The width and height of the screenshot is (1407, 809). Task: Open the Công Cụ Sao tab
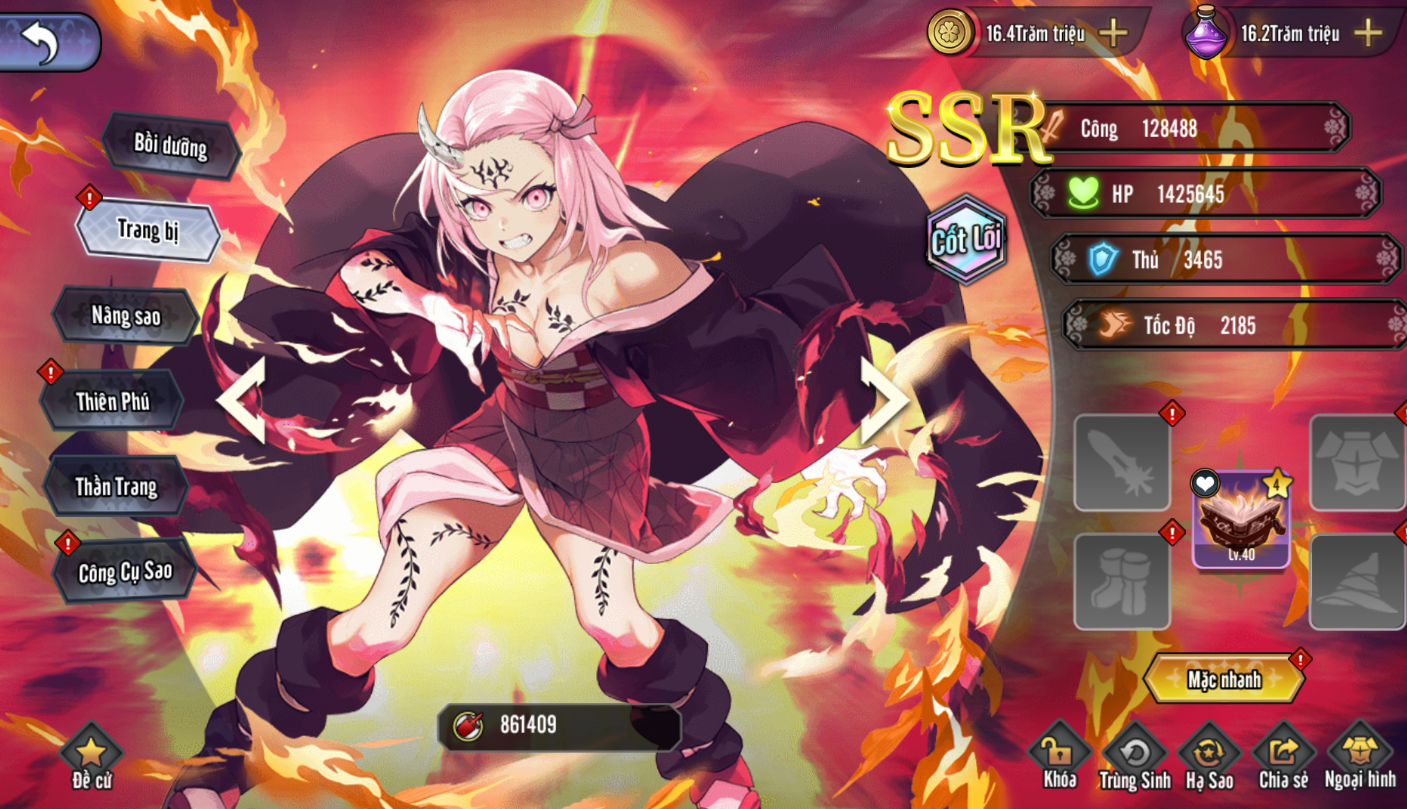125,571
